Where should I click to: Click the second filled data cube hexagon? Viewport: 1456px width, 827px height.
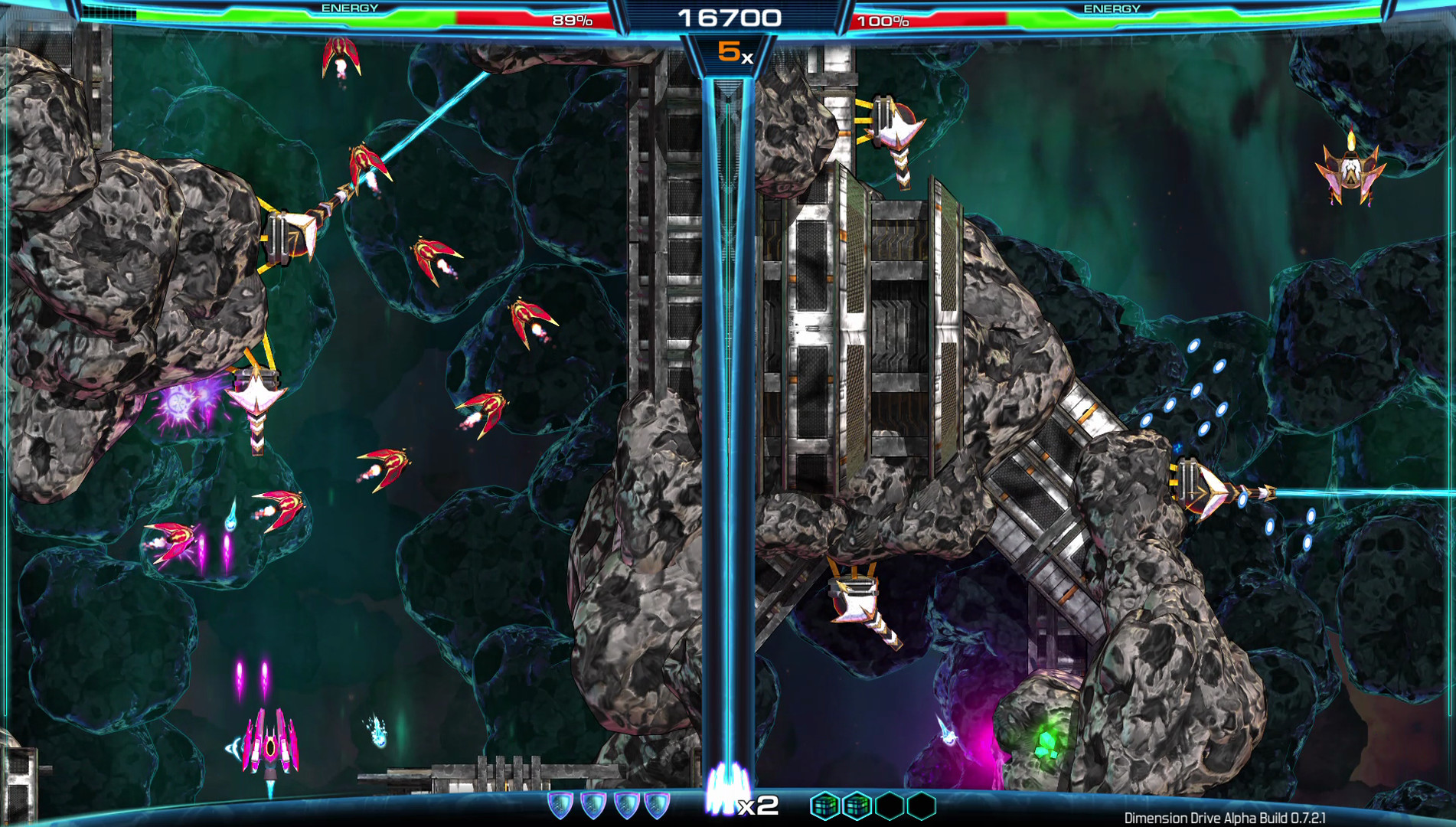click(x=857, y=805)
